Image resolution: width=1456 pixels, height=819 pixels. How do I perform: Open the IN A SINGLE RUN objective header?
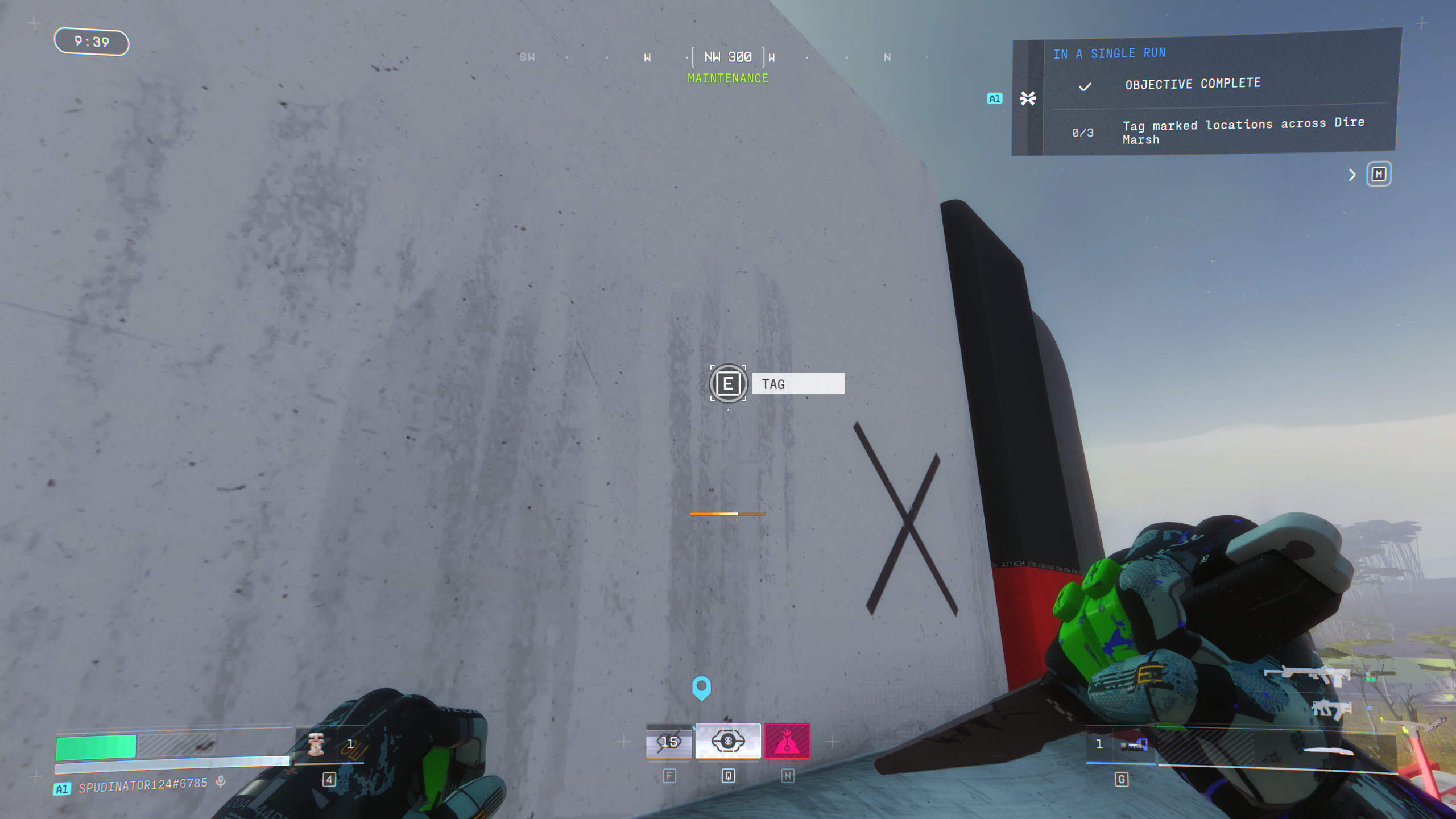tap(1110, 53)
